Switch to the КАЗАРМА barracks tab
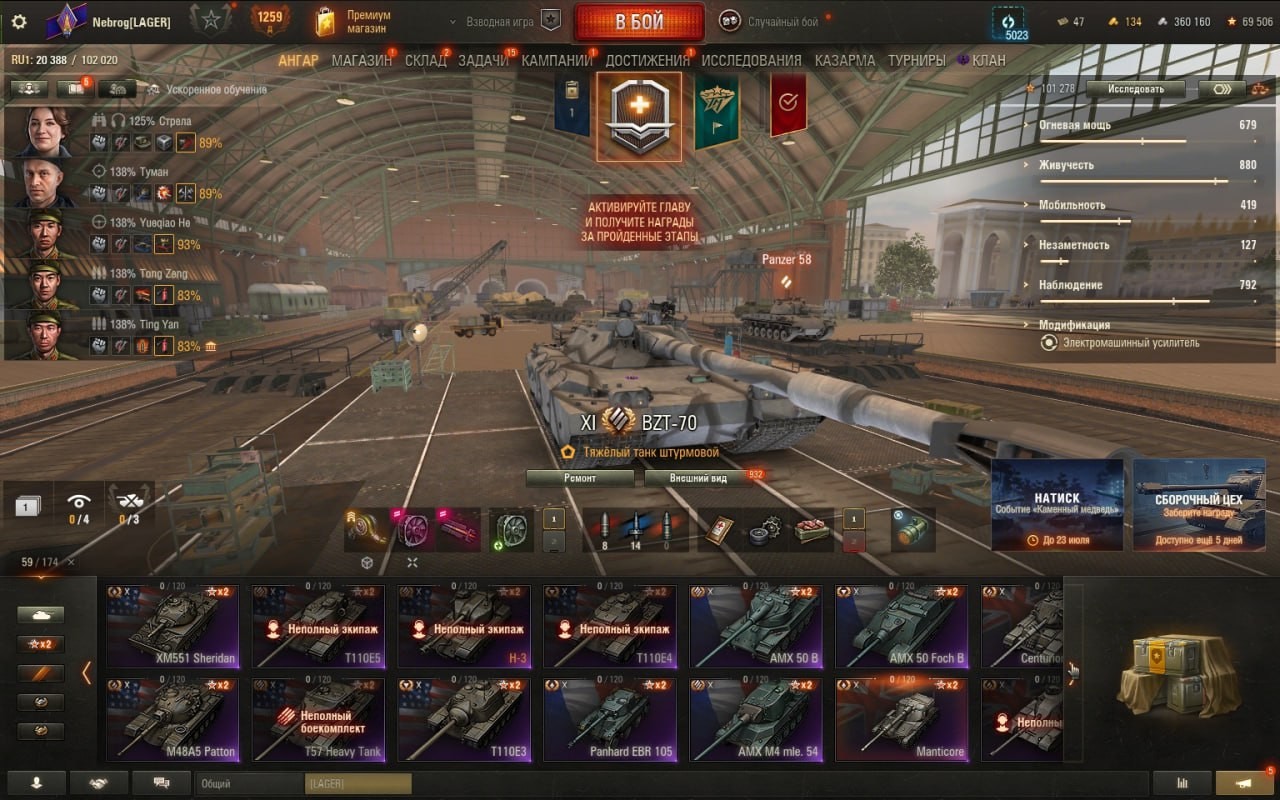The image size is (1280, 800). (x=844, y=60)
